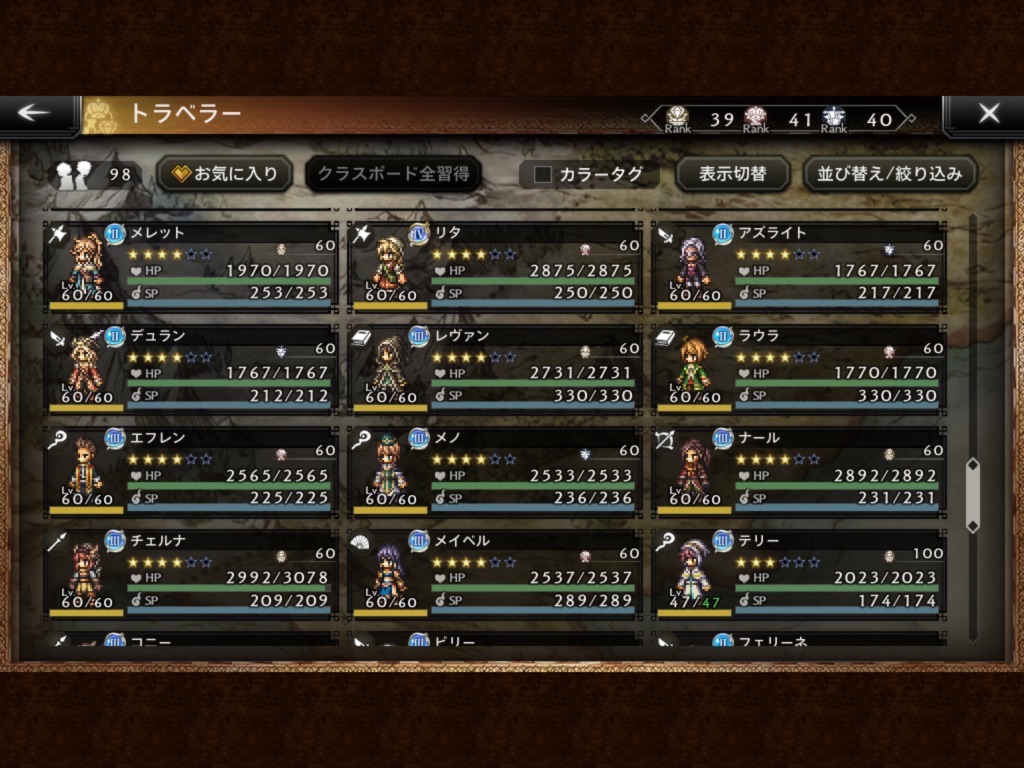The height and width of the screenshot is (768, 1024).
Task: Click the クラスボード全習得 button
Action: (393, 174)
